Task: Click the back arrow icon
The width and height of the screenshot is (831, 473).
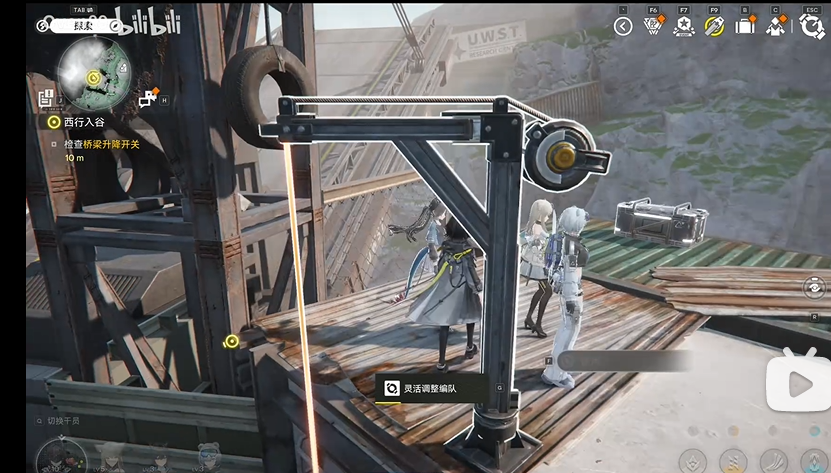Action: tap(623, 27)
